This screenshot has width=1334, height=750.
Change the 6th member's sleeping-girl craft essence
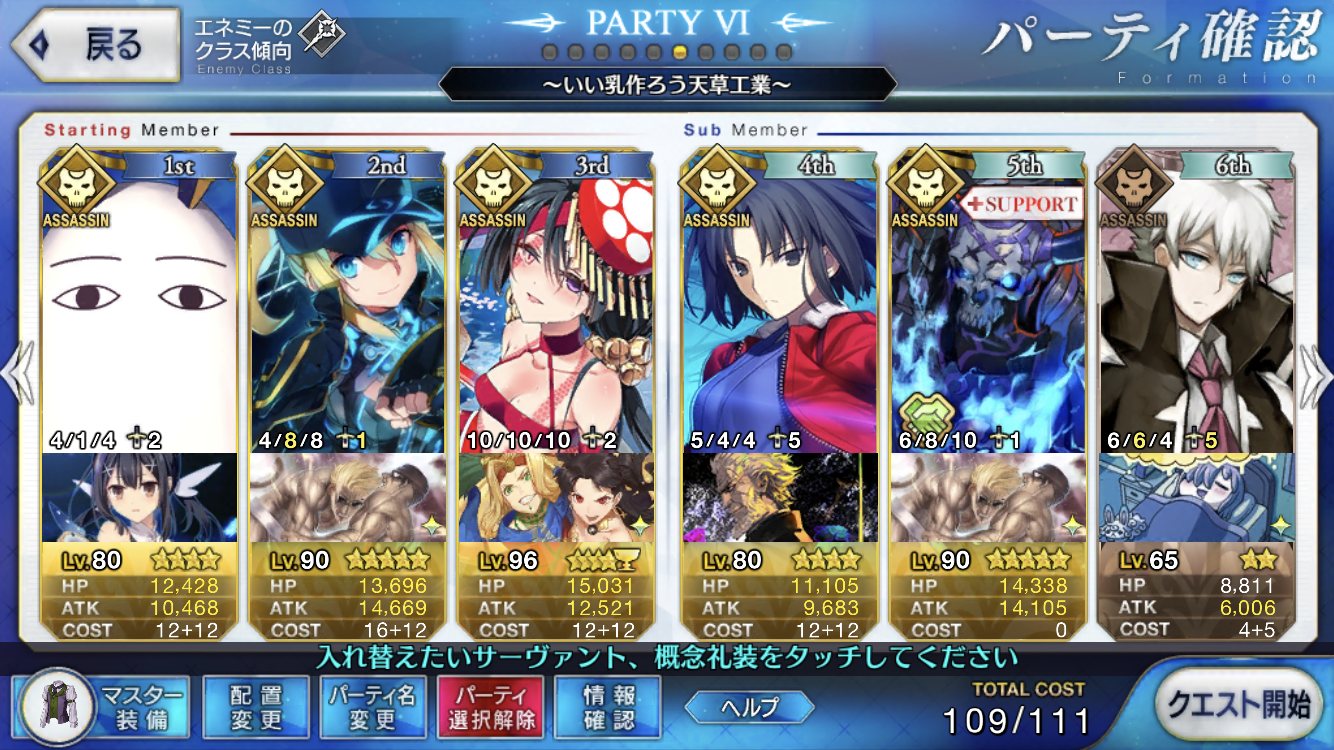click(x=1197, y=497)
